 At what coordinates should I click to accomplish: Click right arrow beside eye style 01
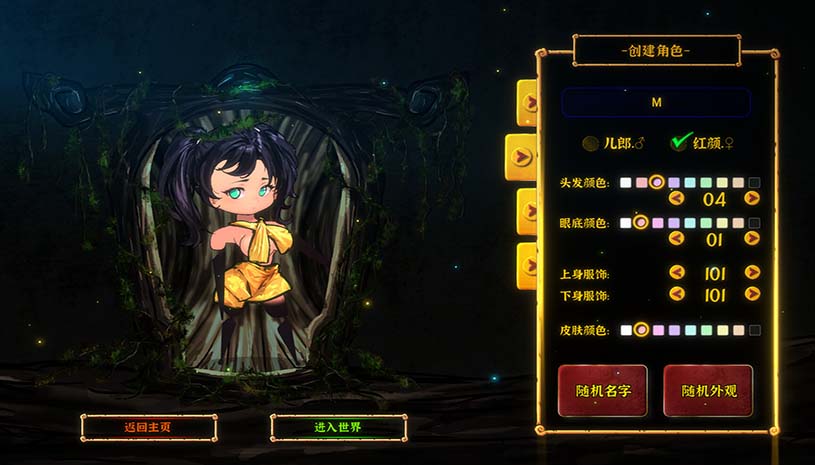pyautogui.click(x=752, y=238)
